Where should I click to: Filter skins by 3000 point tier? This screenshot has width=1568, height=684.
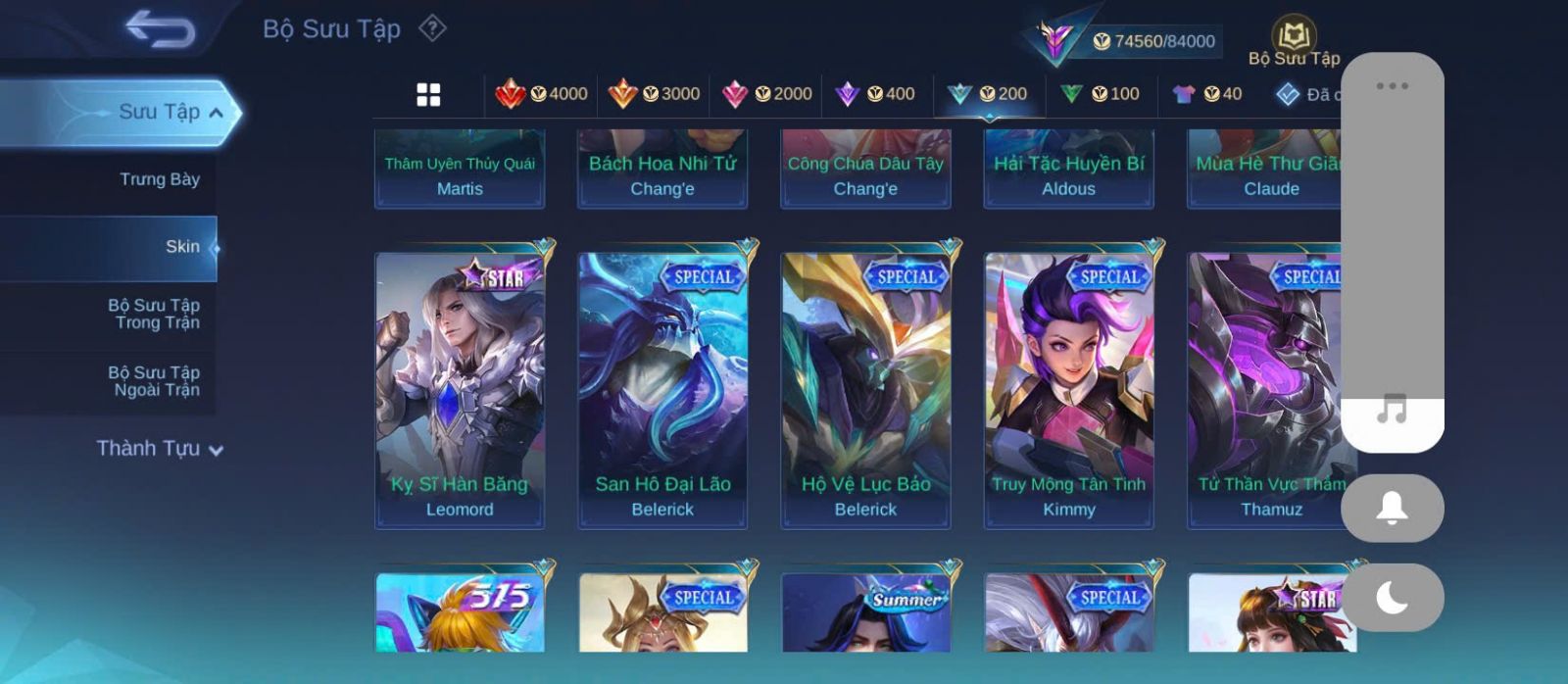click(654, 94)
